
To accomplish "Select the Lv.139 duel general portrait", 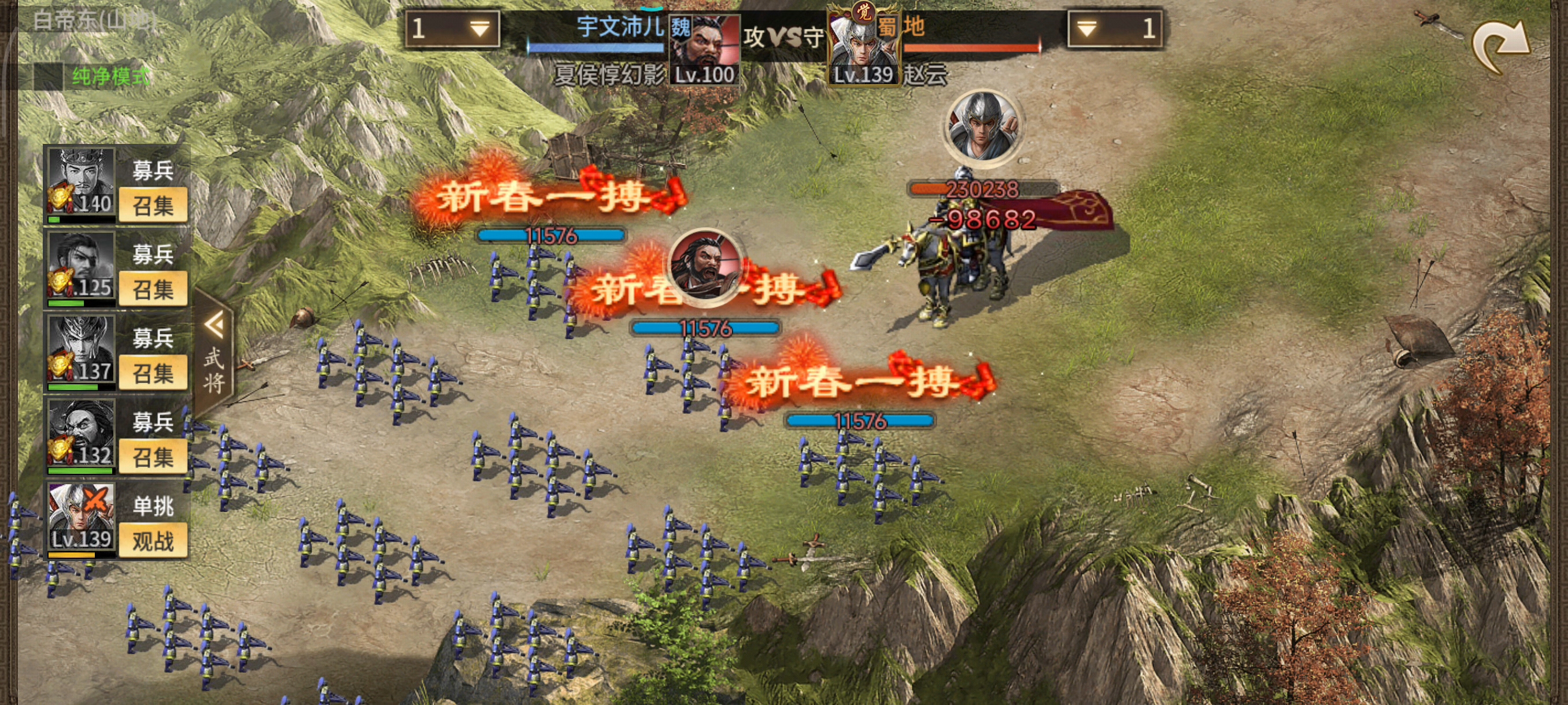I will (82, 518).
